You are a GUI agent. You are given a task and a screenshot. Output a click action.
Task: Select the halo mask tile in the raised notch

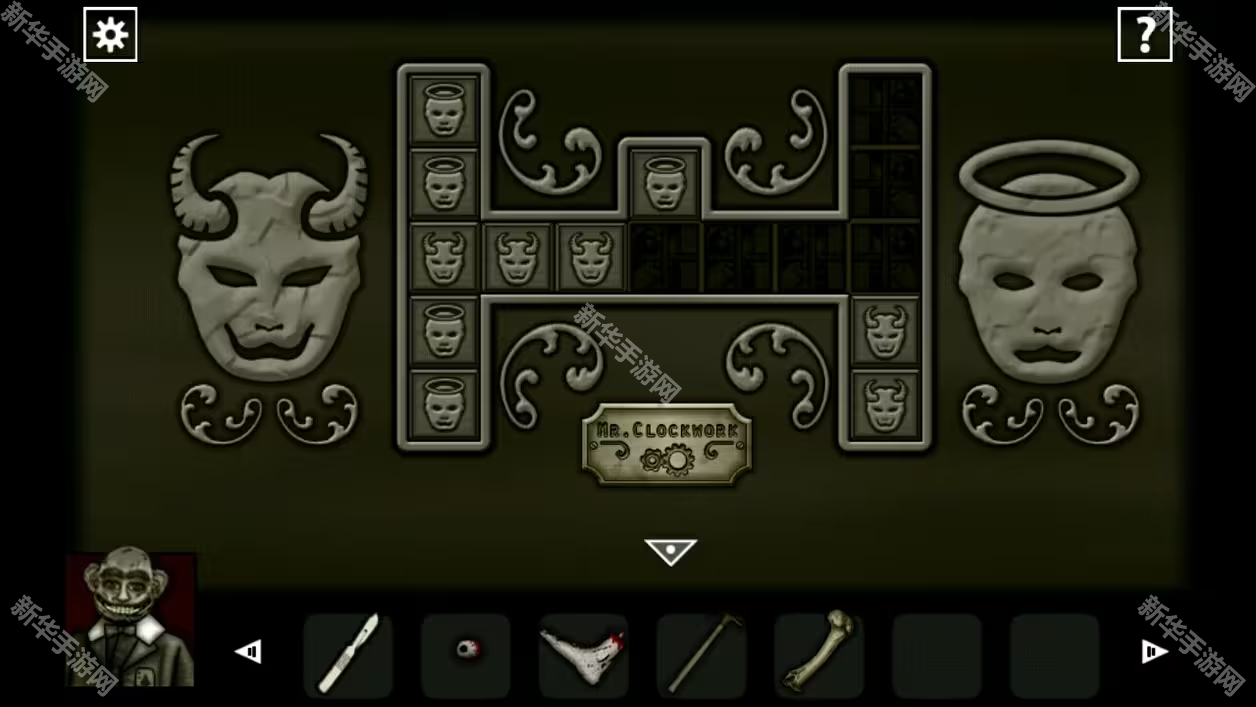664,183
